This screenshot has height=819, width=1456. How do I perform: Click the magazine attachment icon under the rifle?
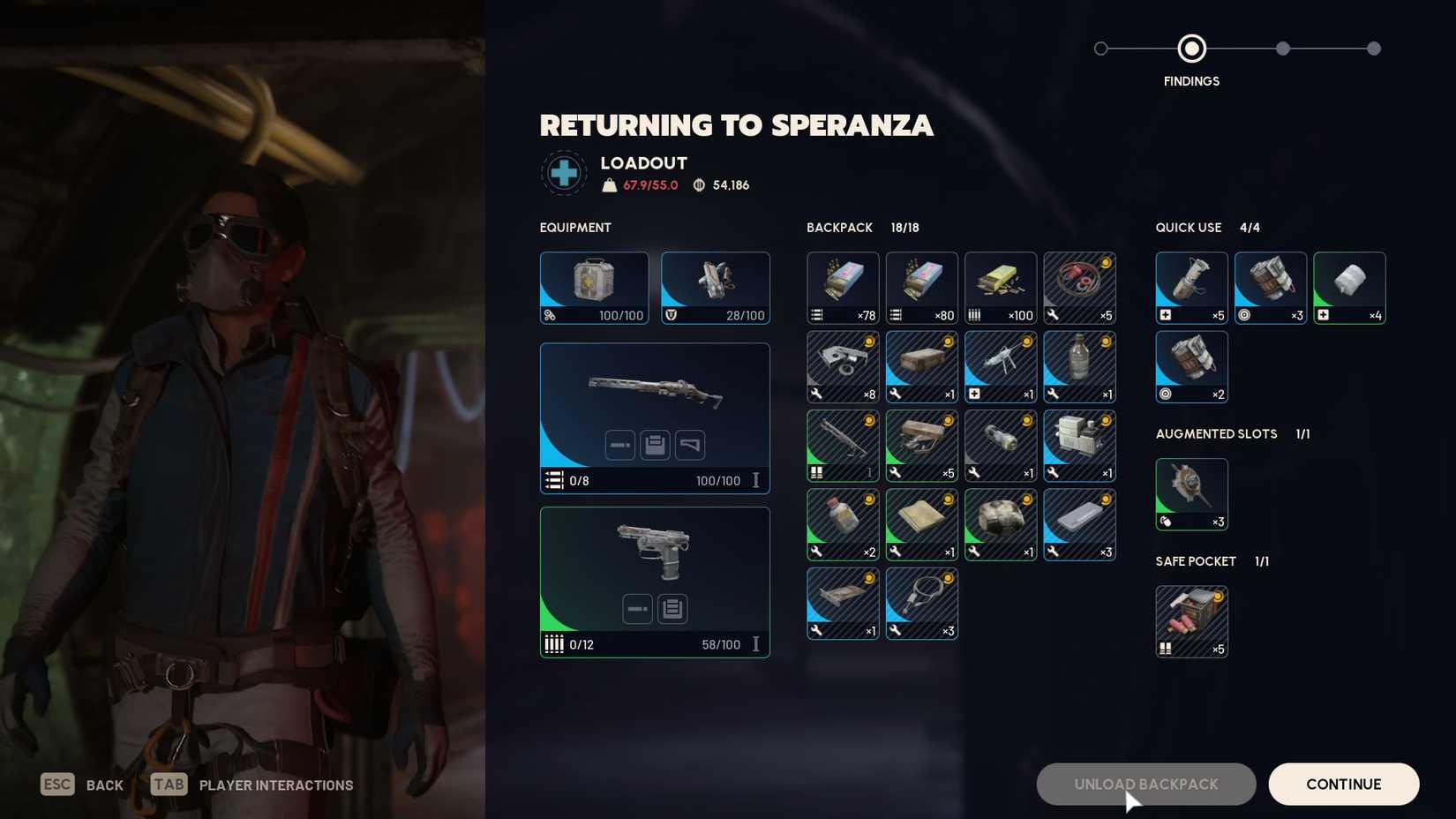[654, 445]
